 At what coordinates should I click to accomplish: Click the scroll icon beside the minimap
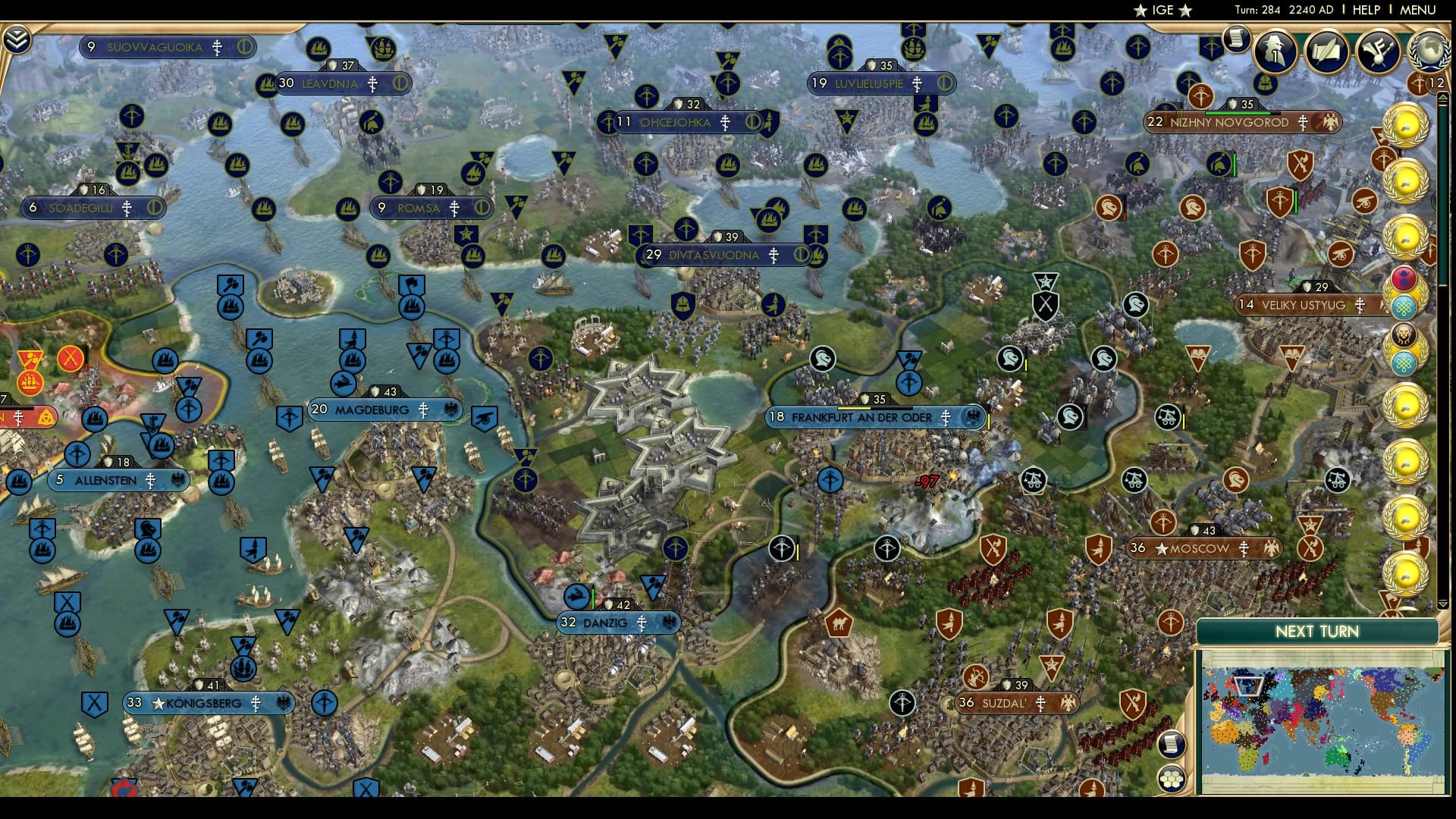tap(1171, 746)
